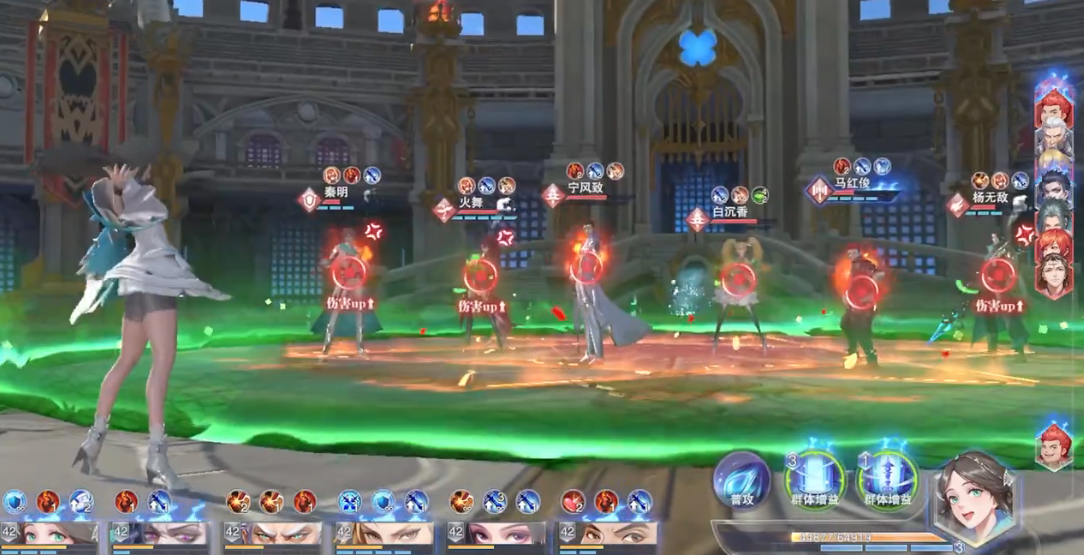Use the 普攻 basic attack skill

coord(742,482)
